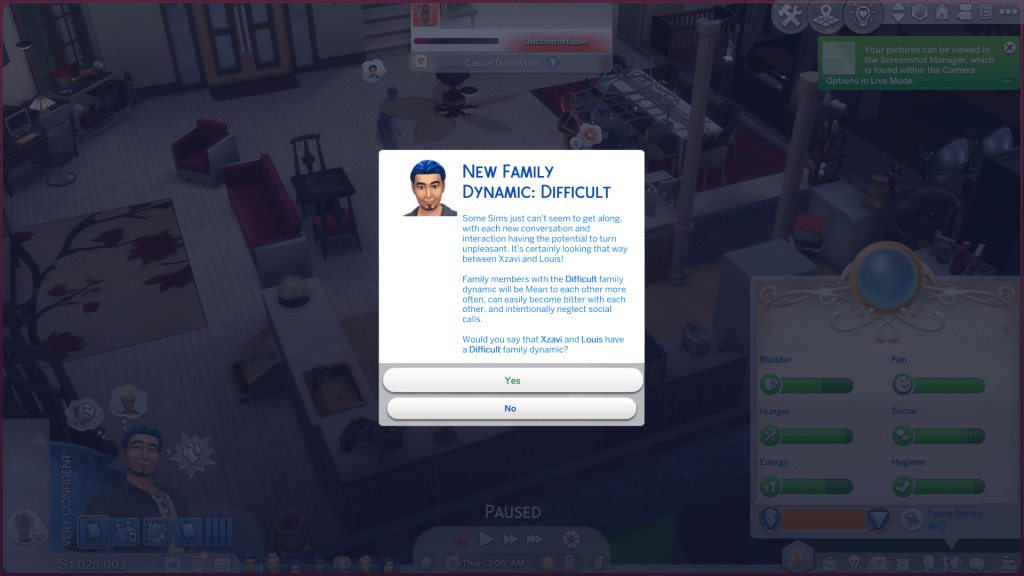This screenshot has height=576, width=1024.
Task: Open the map view pin icon
Action: (x=825, y=15)
